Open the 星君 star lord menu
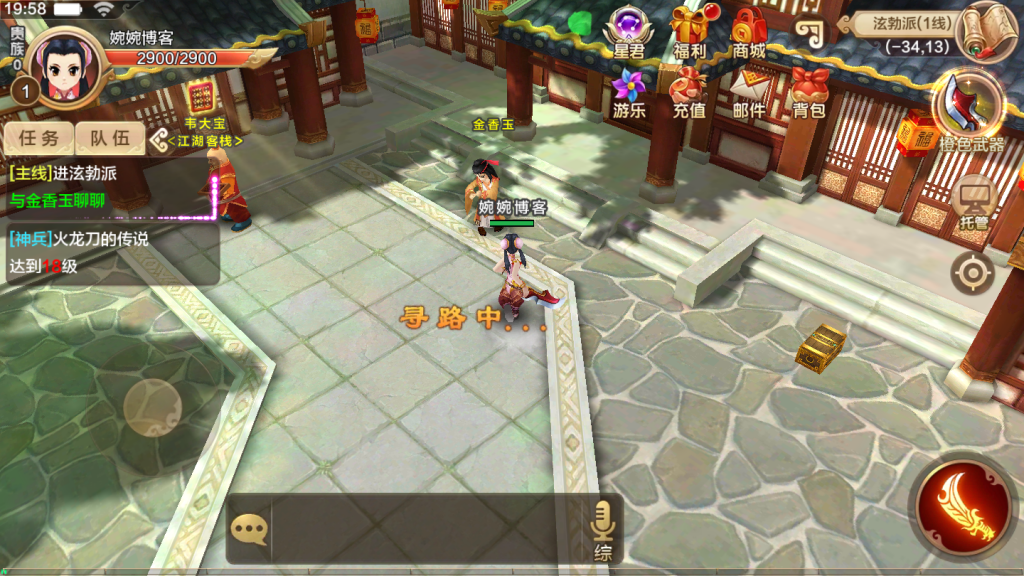 click(x=629, y=28)
